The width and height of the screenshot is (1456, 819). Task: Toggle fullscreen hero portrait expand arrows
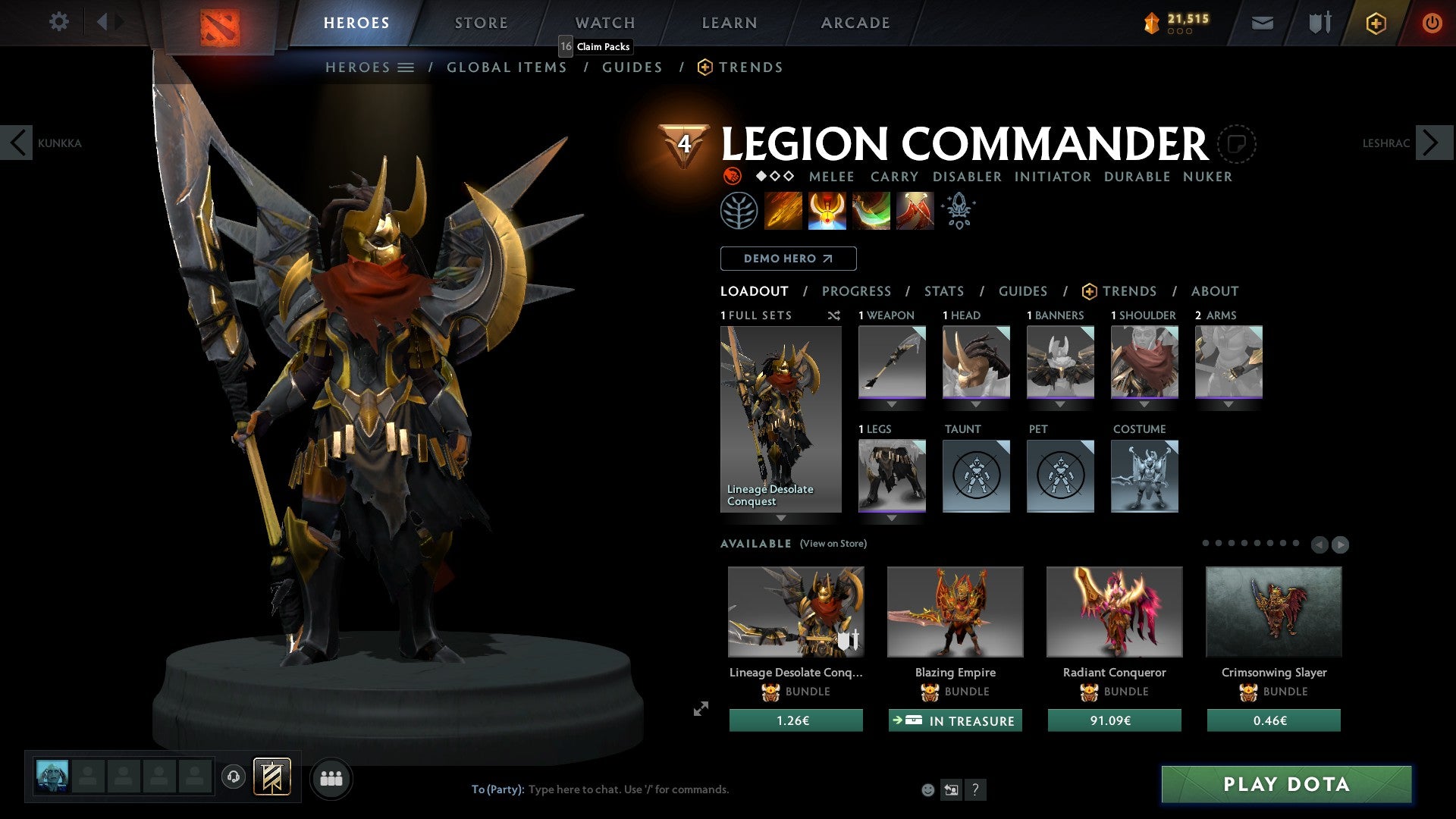tap(699, 710)
